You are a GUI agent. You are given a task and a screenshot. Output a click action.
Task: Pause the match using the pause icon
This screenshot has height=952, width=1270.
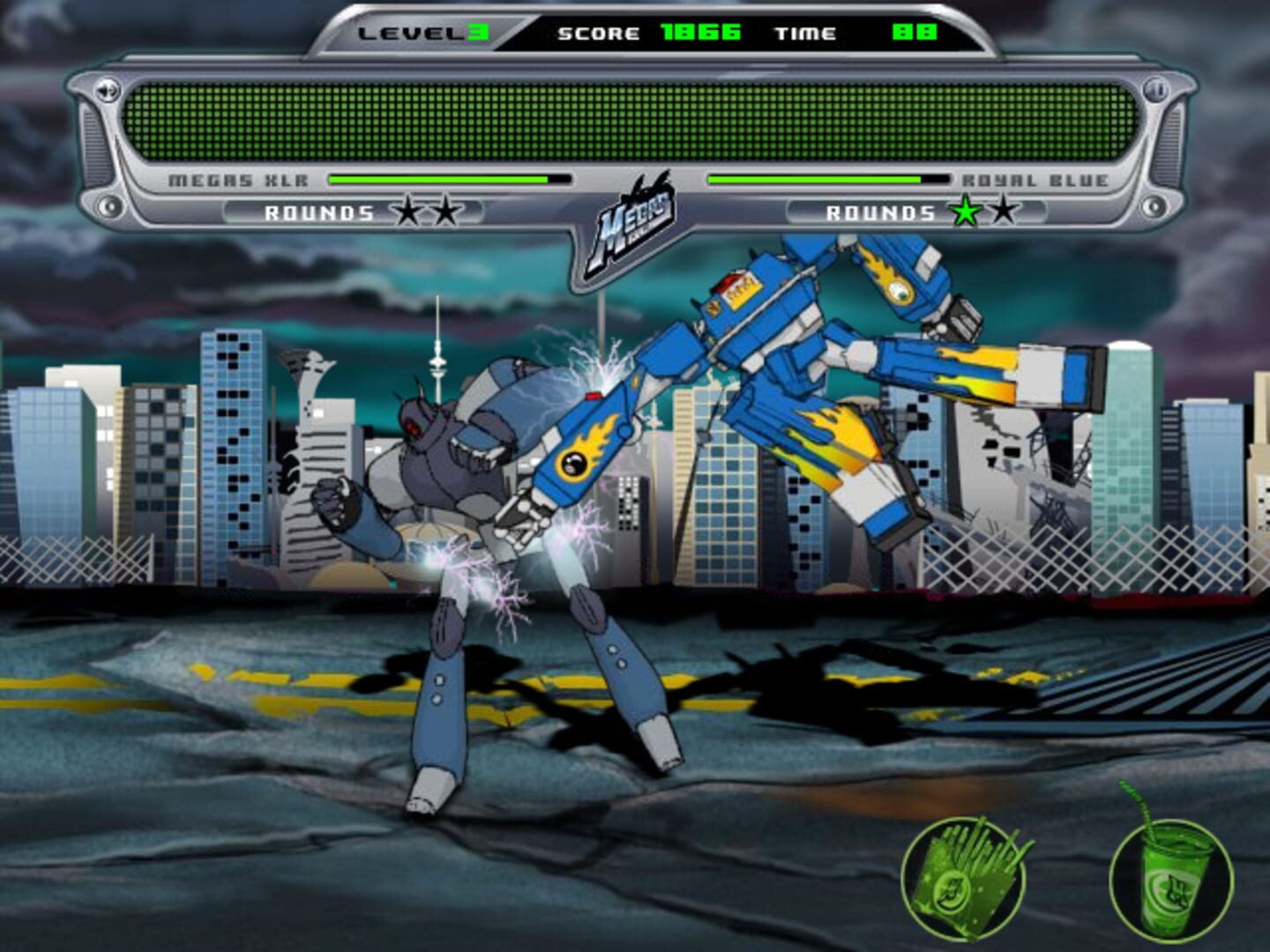[1155, 88]
